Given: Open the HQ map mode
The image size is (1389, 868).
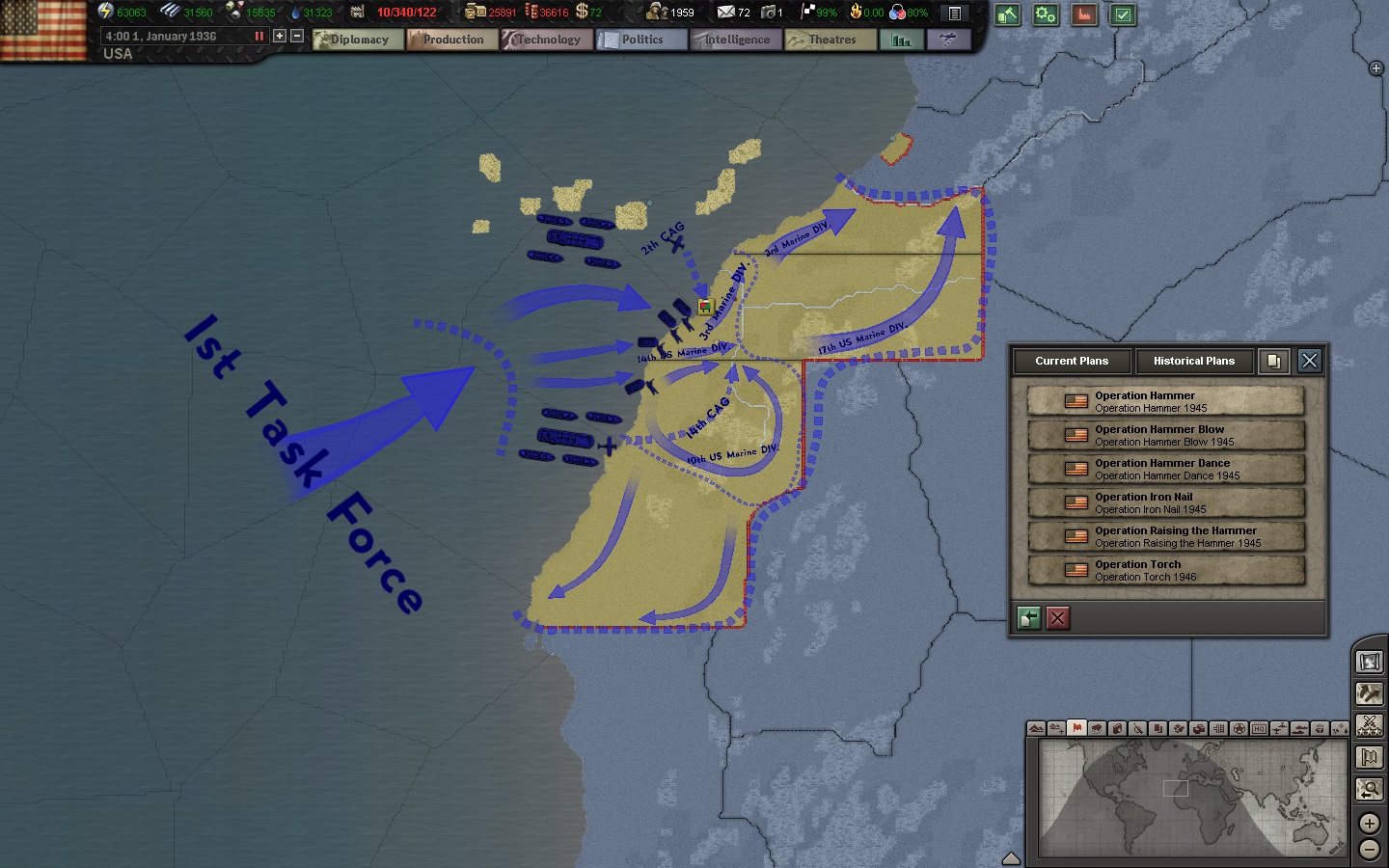Looking at the screenshot, I should (1260, 730).
